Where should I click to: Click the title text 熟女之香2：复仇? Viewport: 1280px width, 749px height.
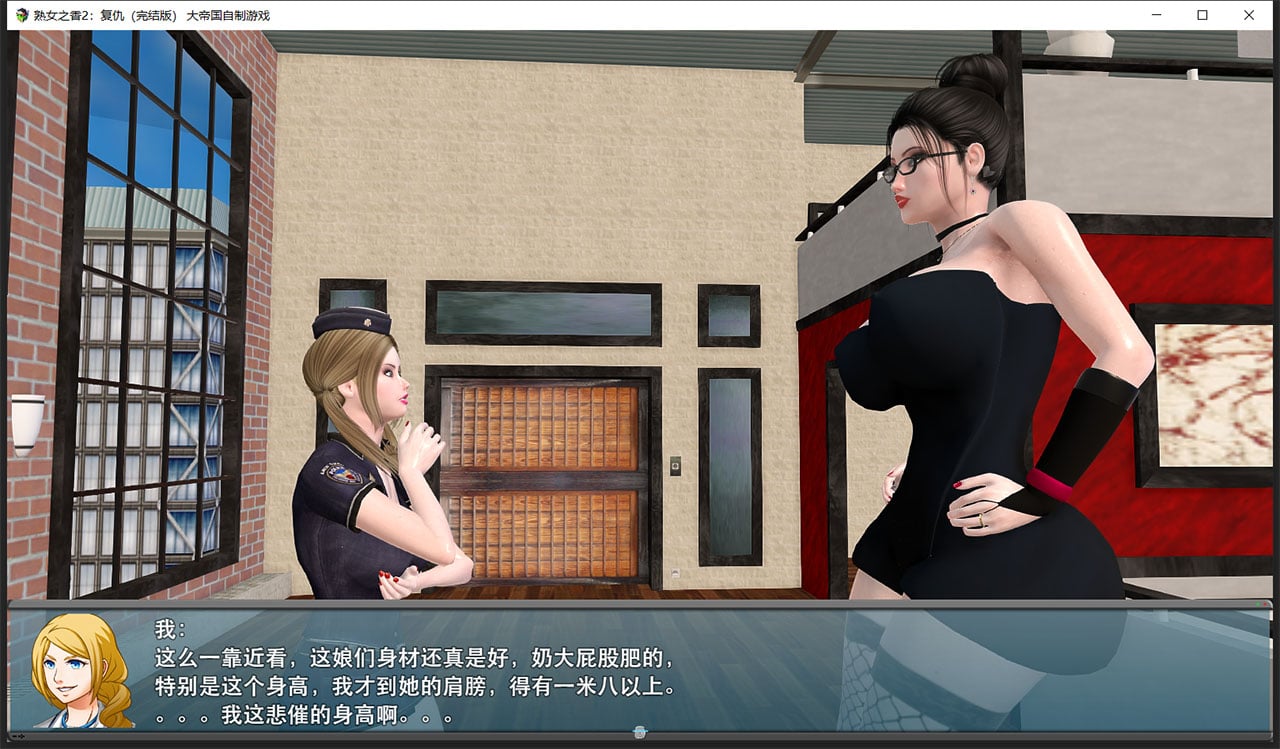coord(75,15)
